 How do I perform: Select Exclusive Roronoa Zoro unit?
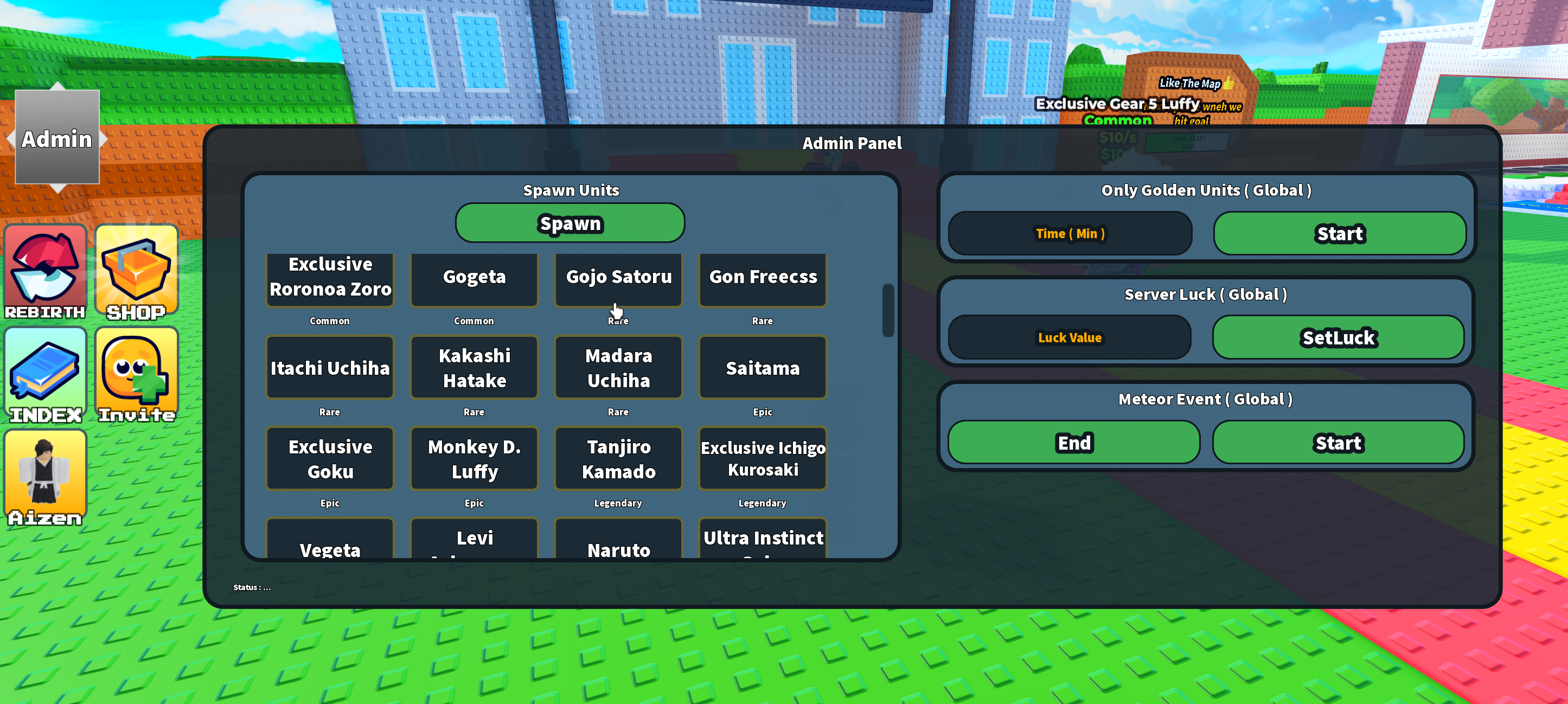coord(330,277)
